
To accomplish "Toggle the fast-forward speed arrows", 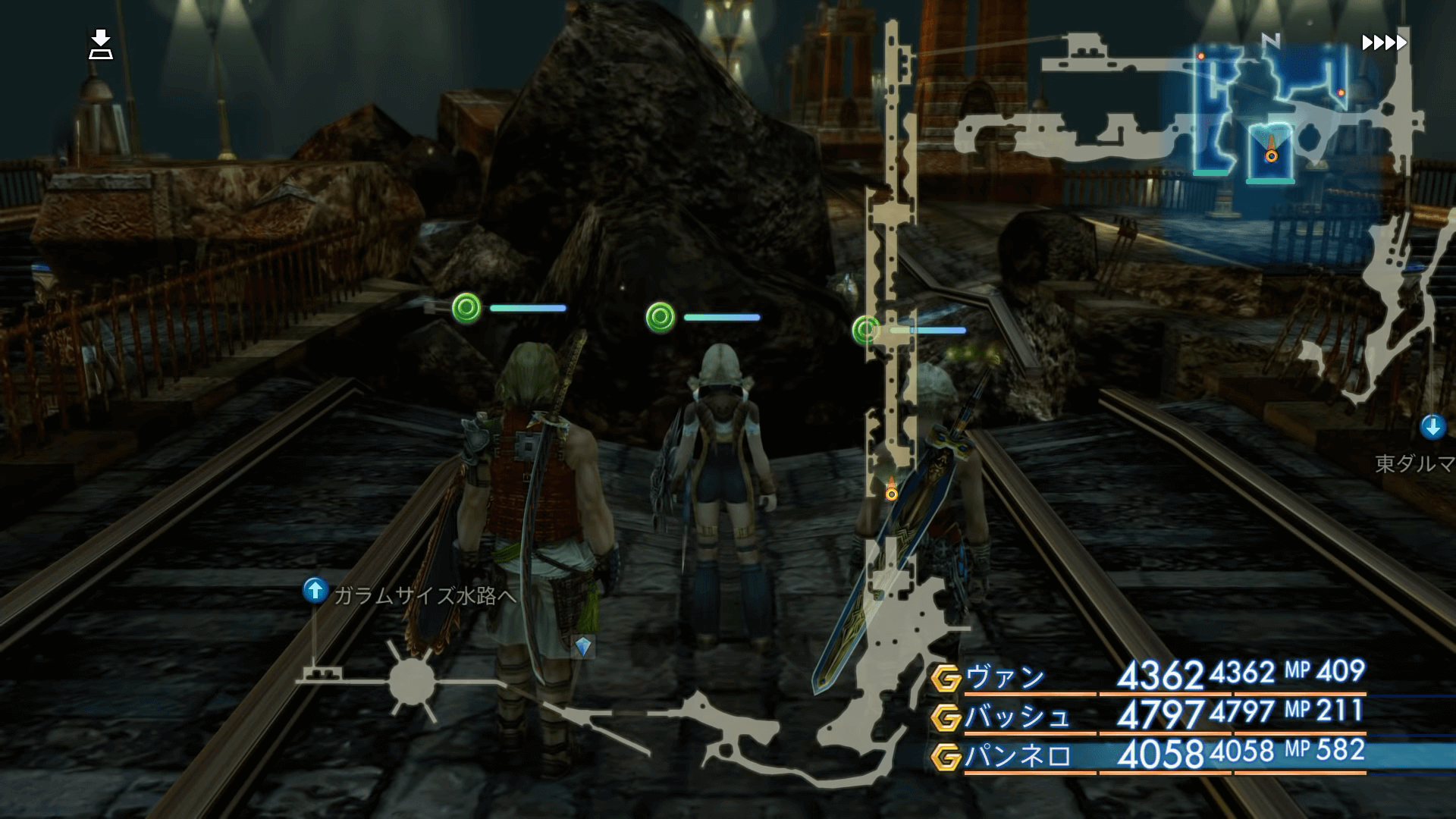I will click(1384, 42).
